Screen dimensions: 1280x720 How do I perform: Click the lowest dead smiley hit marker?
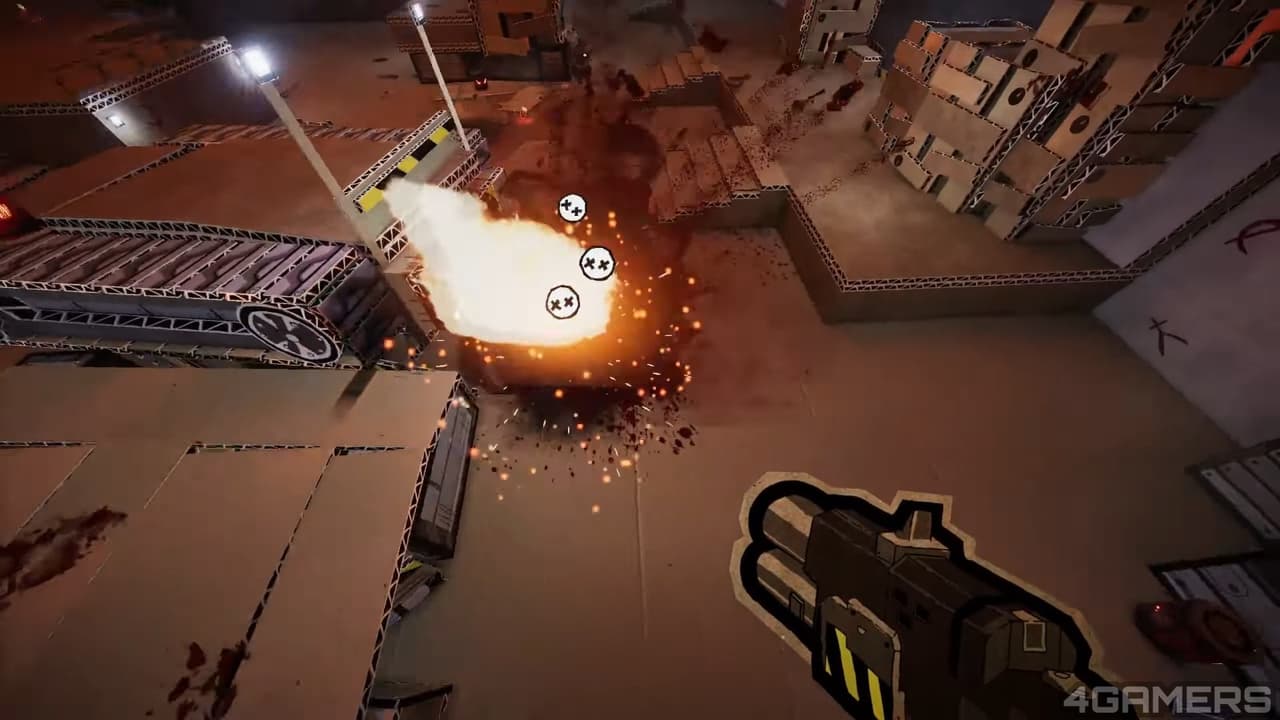pyautogui.click(x=562, y=300)
